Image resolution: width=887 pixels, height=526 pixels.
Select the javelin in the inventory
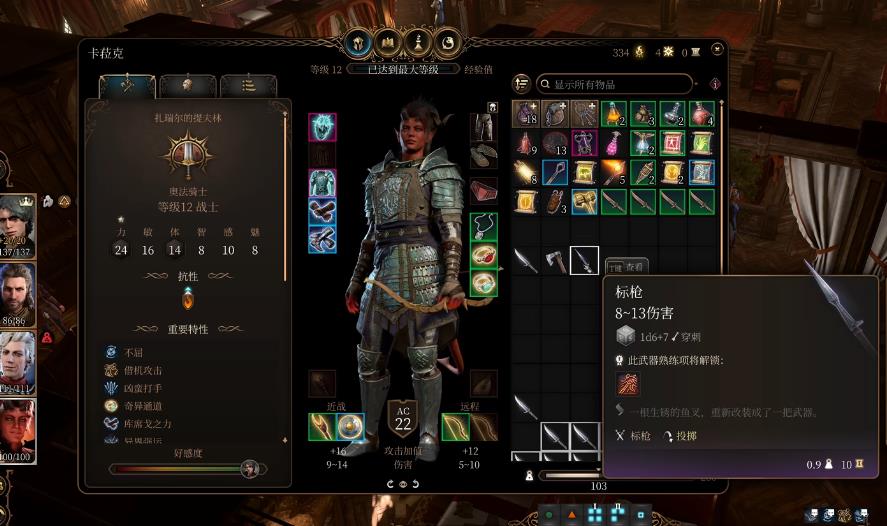(584, 260)
